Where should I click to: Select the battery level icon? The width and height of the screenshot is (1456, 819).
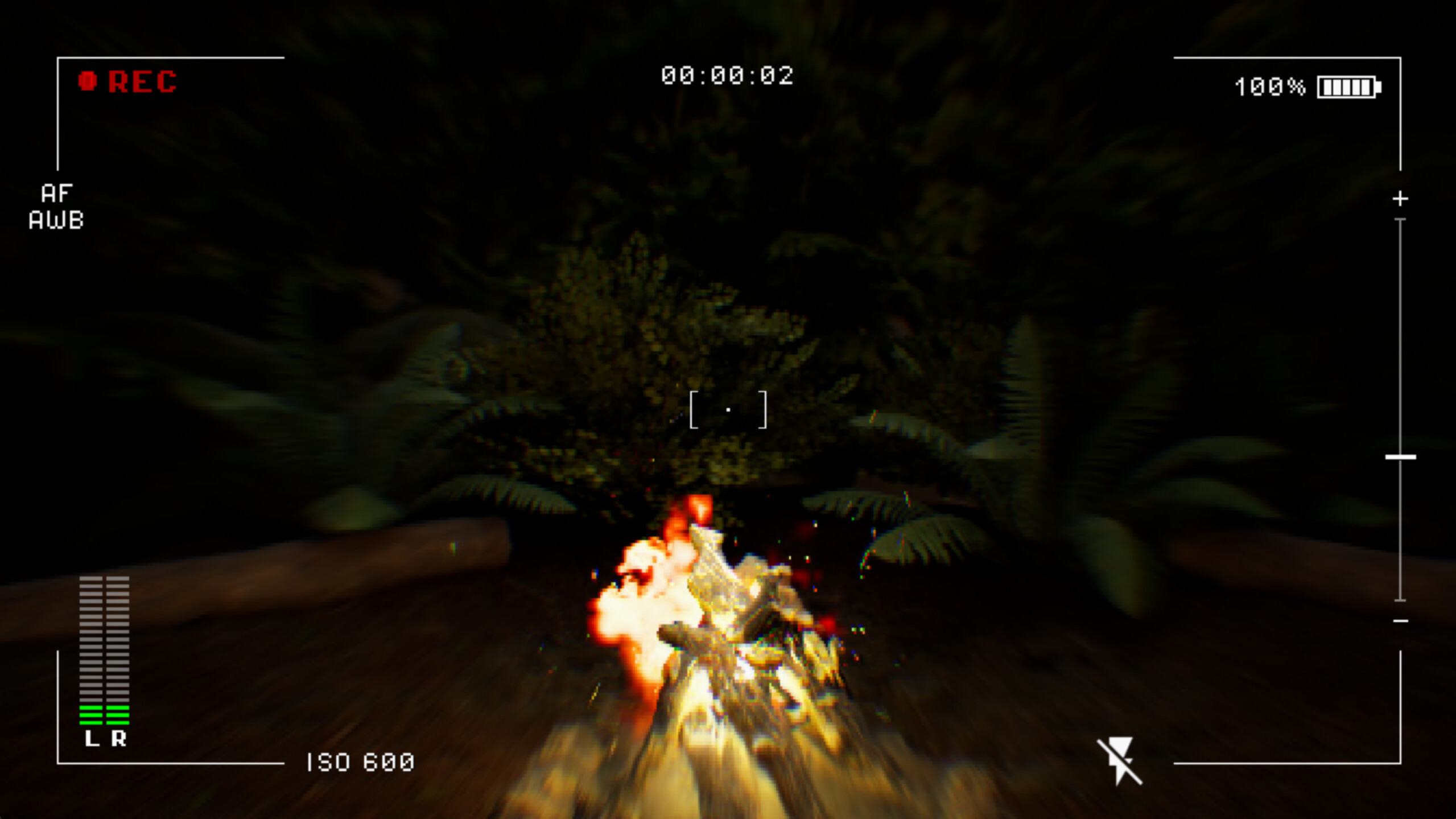click(1352, 86)
